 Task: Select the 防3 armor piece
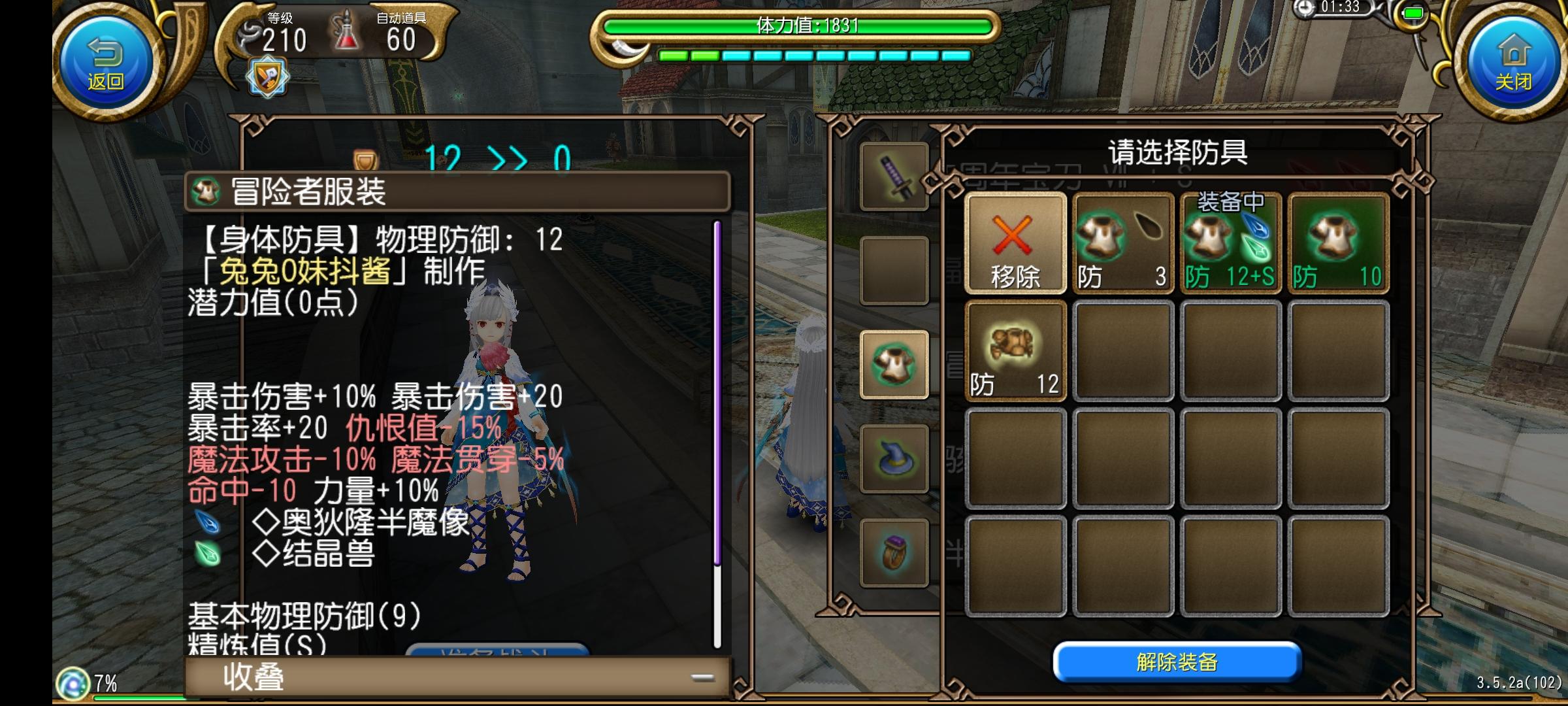point(1122,243)
